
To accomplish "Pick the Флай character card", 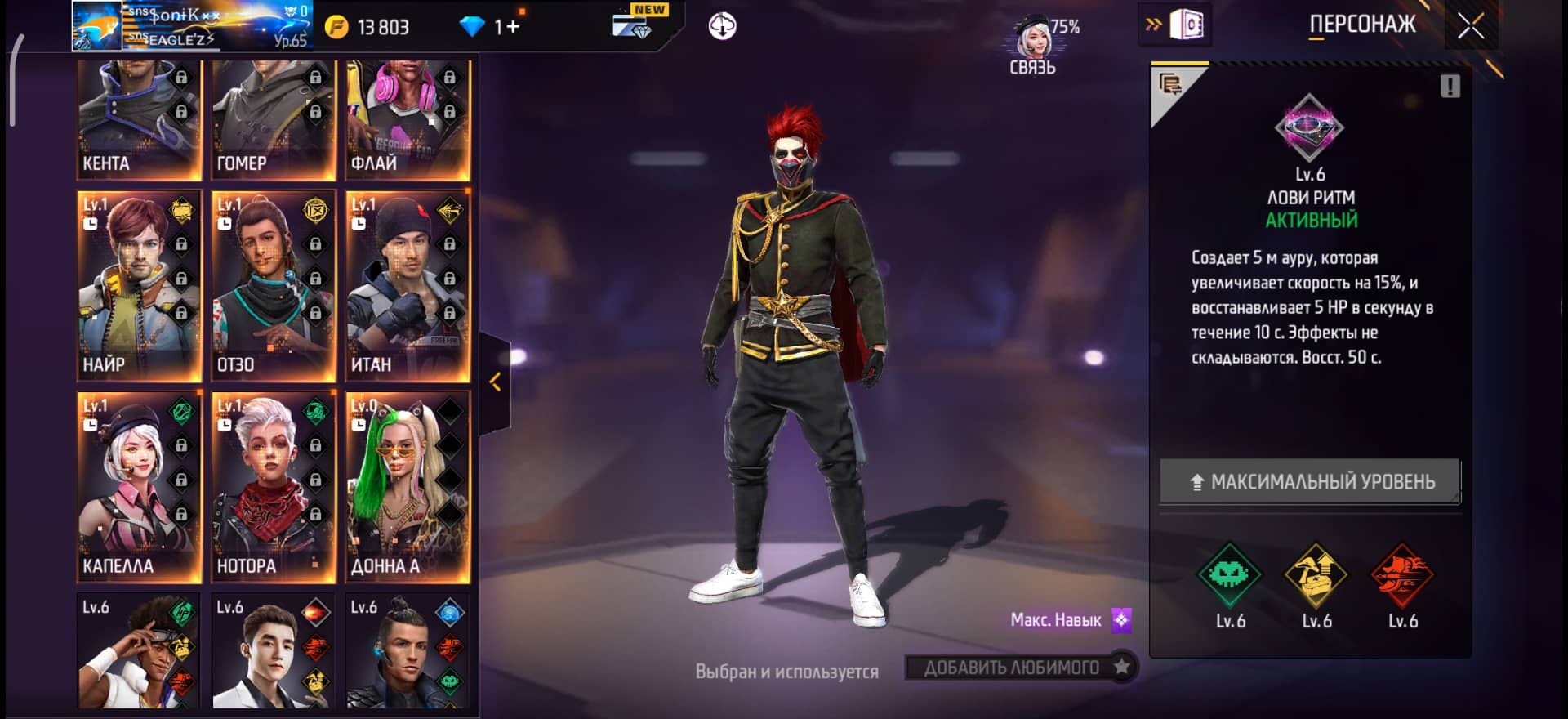I will point(407,118).
